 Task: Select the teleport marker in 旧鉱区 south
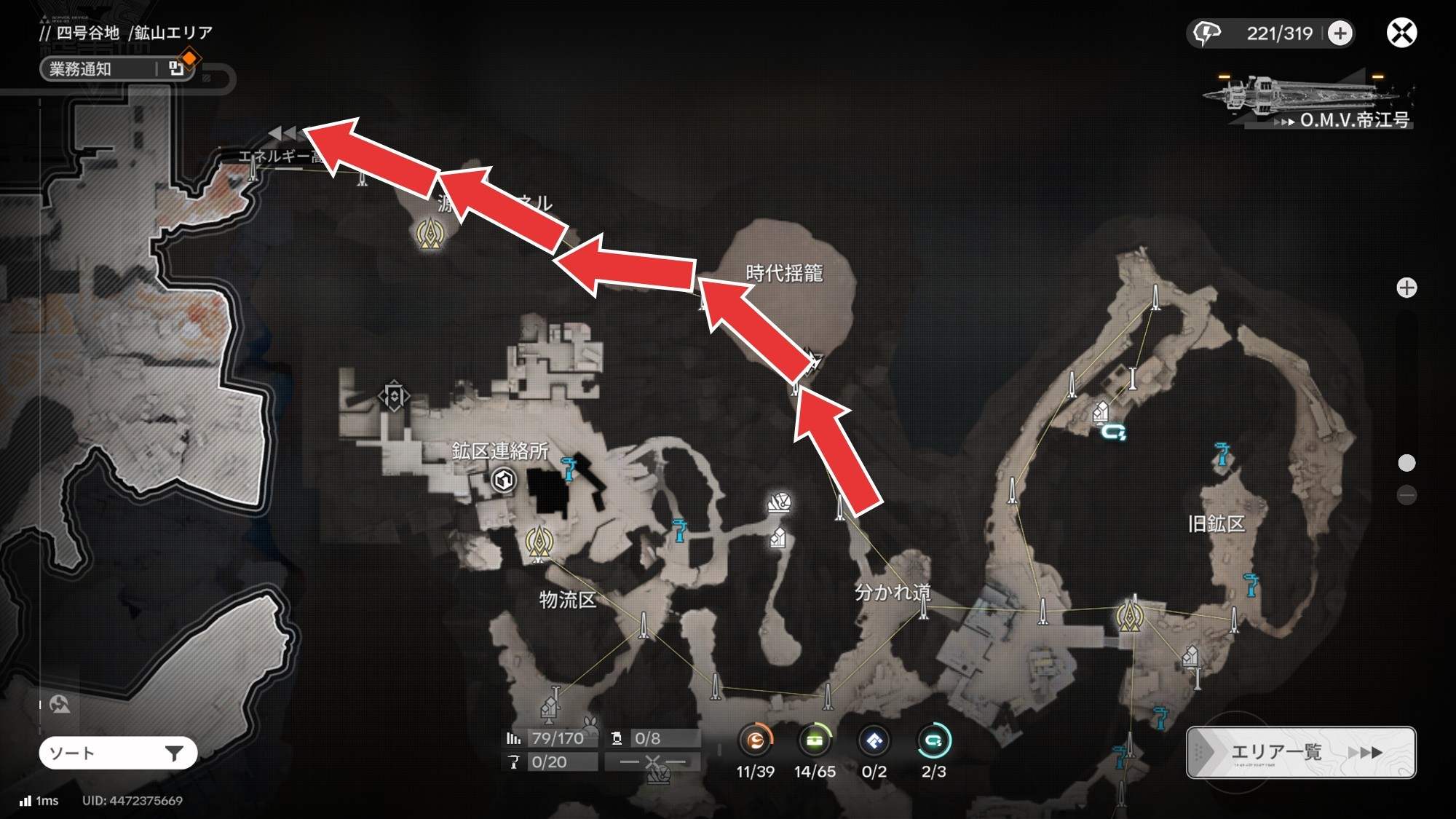[x=1130, y=616]
